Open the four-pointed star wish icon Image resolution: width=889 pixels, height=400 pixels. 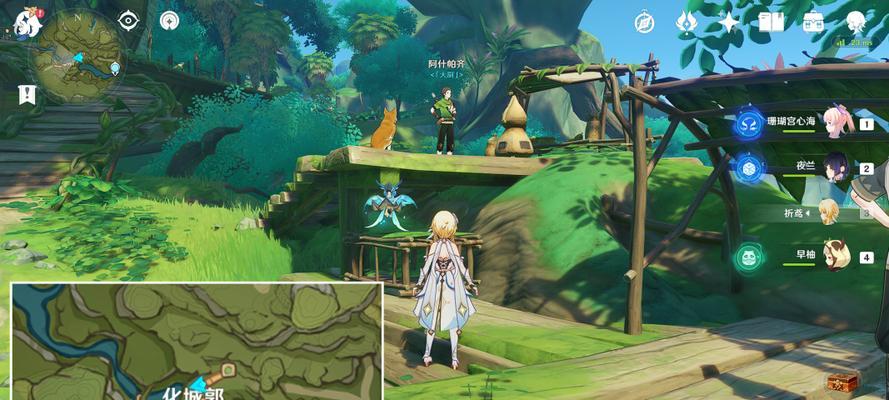click(x=729, y=22)
